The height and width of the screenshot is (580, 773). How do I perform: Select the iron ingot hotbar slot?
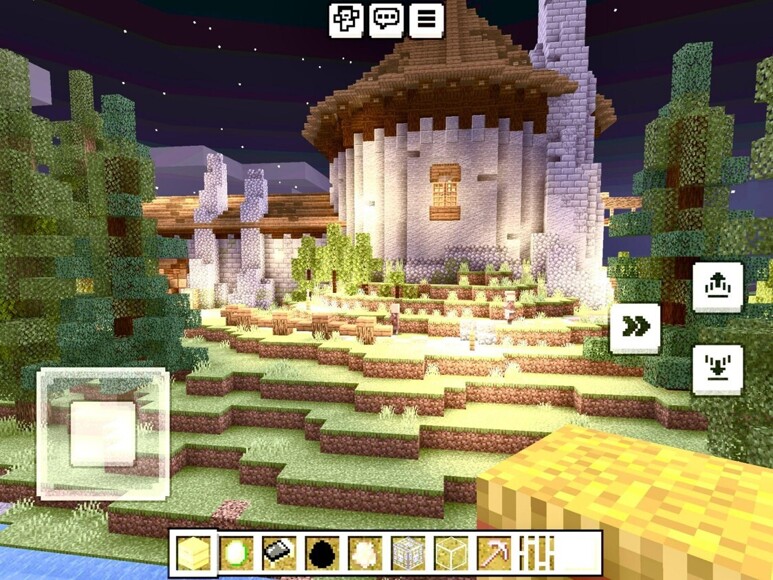(279, 553)
